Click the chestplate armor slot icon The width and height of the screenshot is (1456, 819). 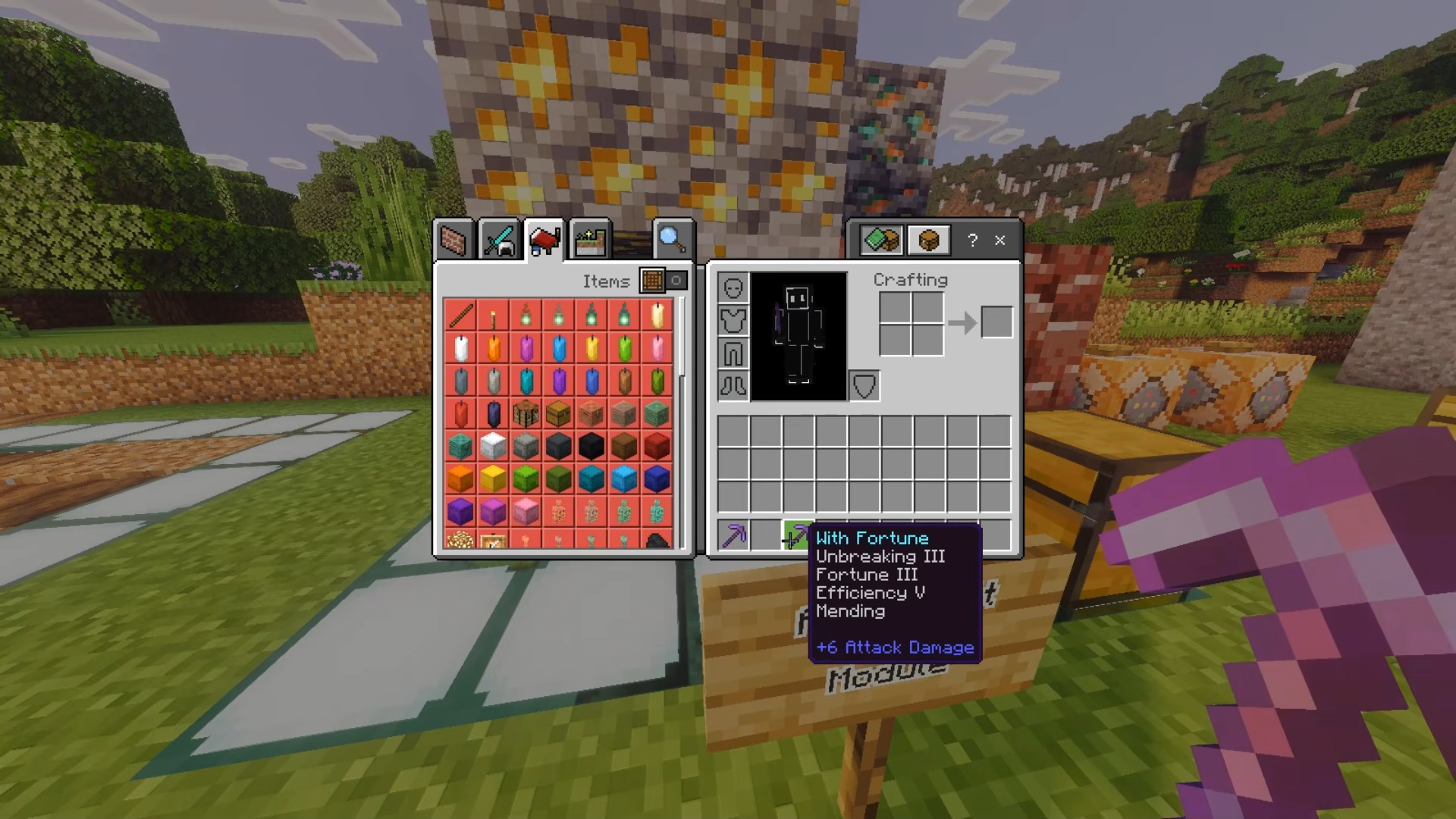coord(733,322)
